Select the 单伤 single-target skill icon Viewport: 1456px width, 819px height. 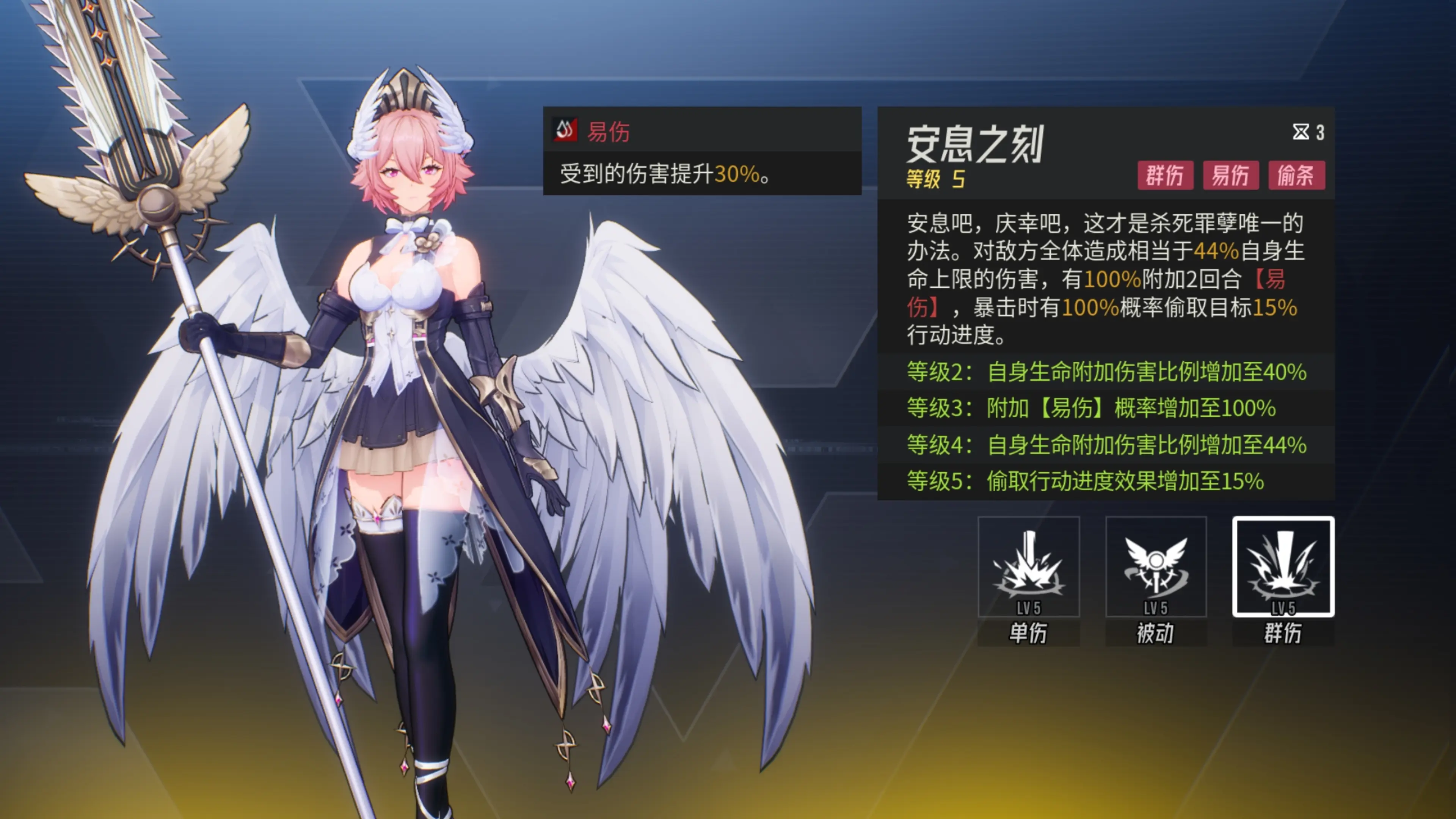pos(1028,567)
